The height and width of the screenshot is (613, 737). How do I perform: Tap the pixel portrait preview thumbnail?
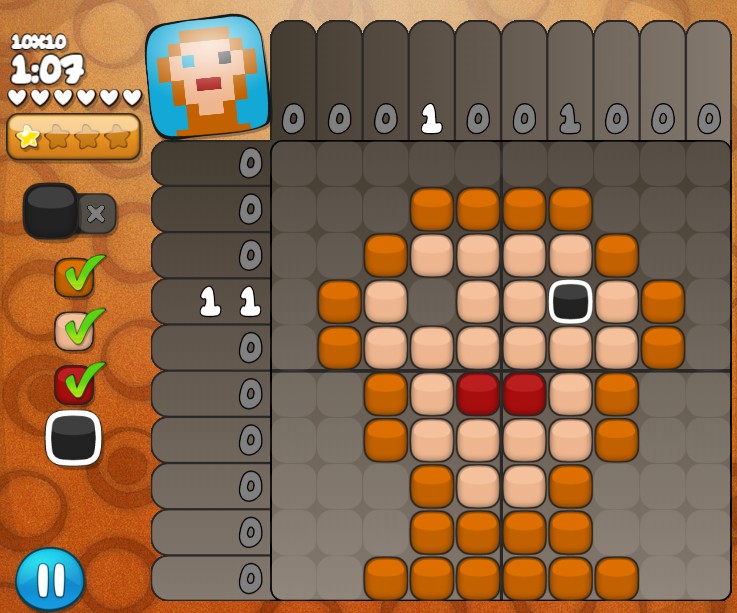tap(208, 77)
